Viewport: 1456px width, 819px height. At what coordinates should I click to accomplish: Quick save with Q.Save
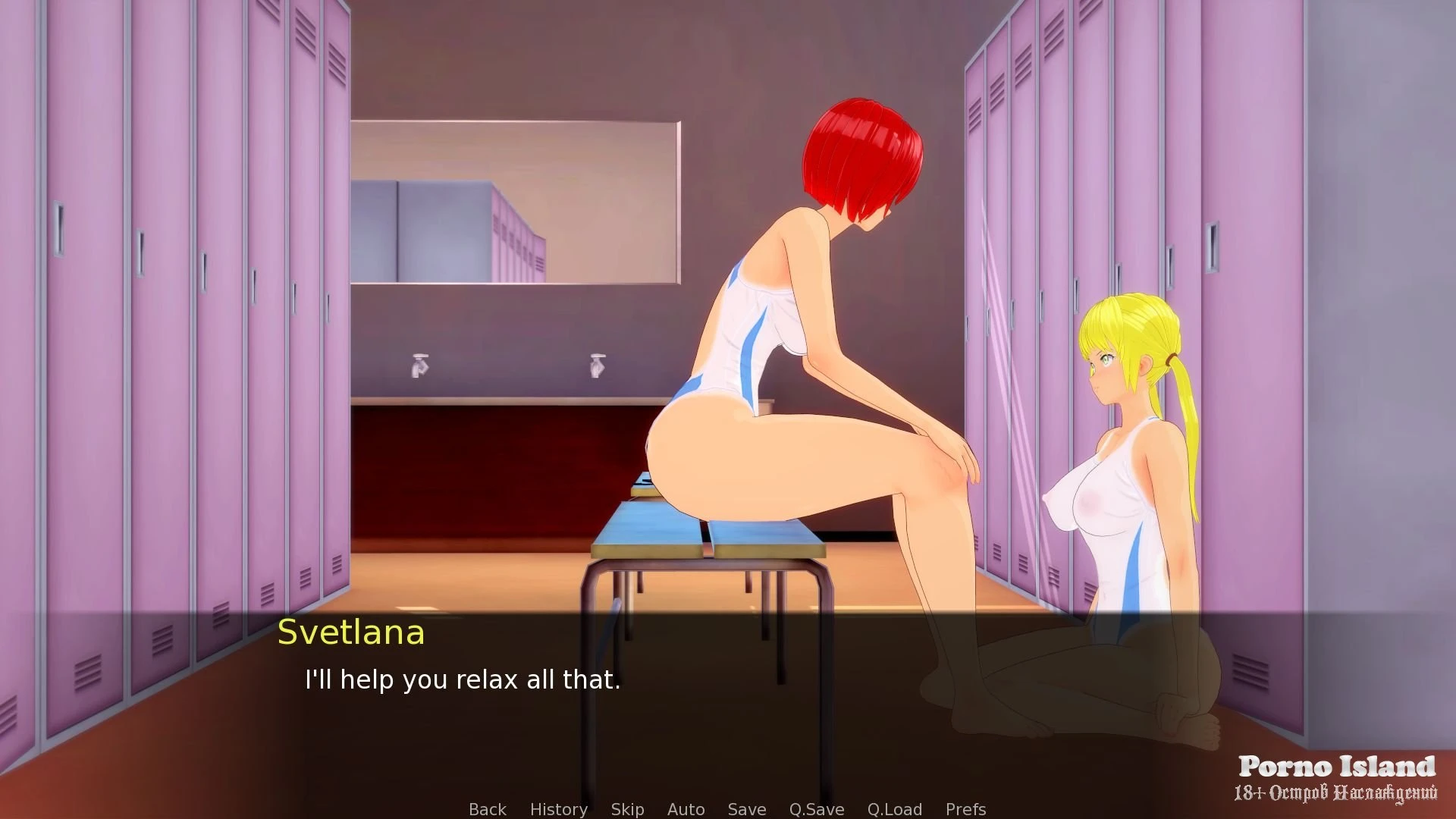pyautogui.click(x=816, y=809)
